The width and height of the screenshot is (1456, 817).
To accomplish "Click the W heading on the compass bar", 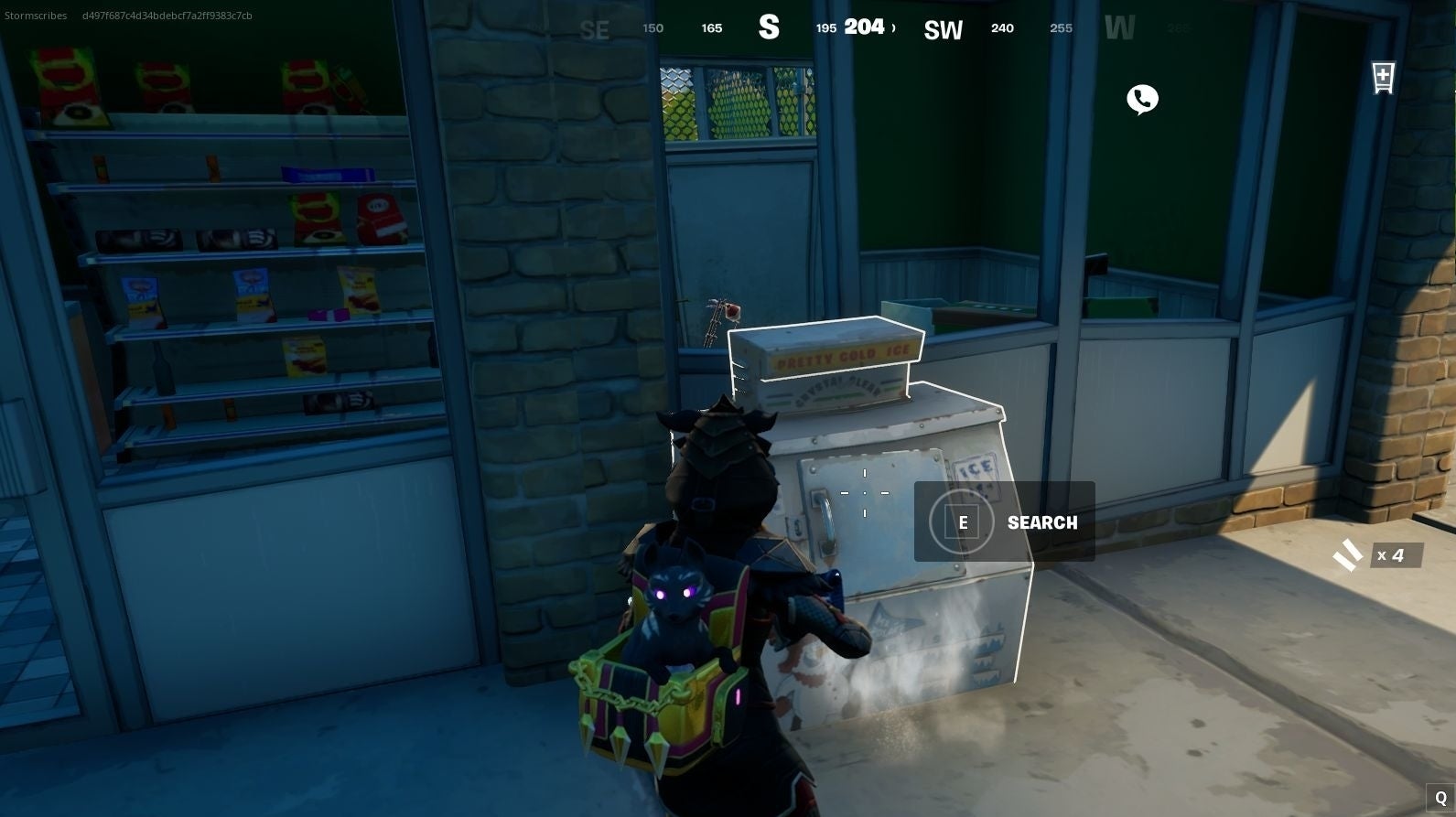I will 1120,27.
